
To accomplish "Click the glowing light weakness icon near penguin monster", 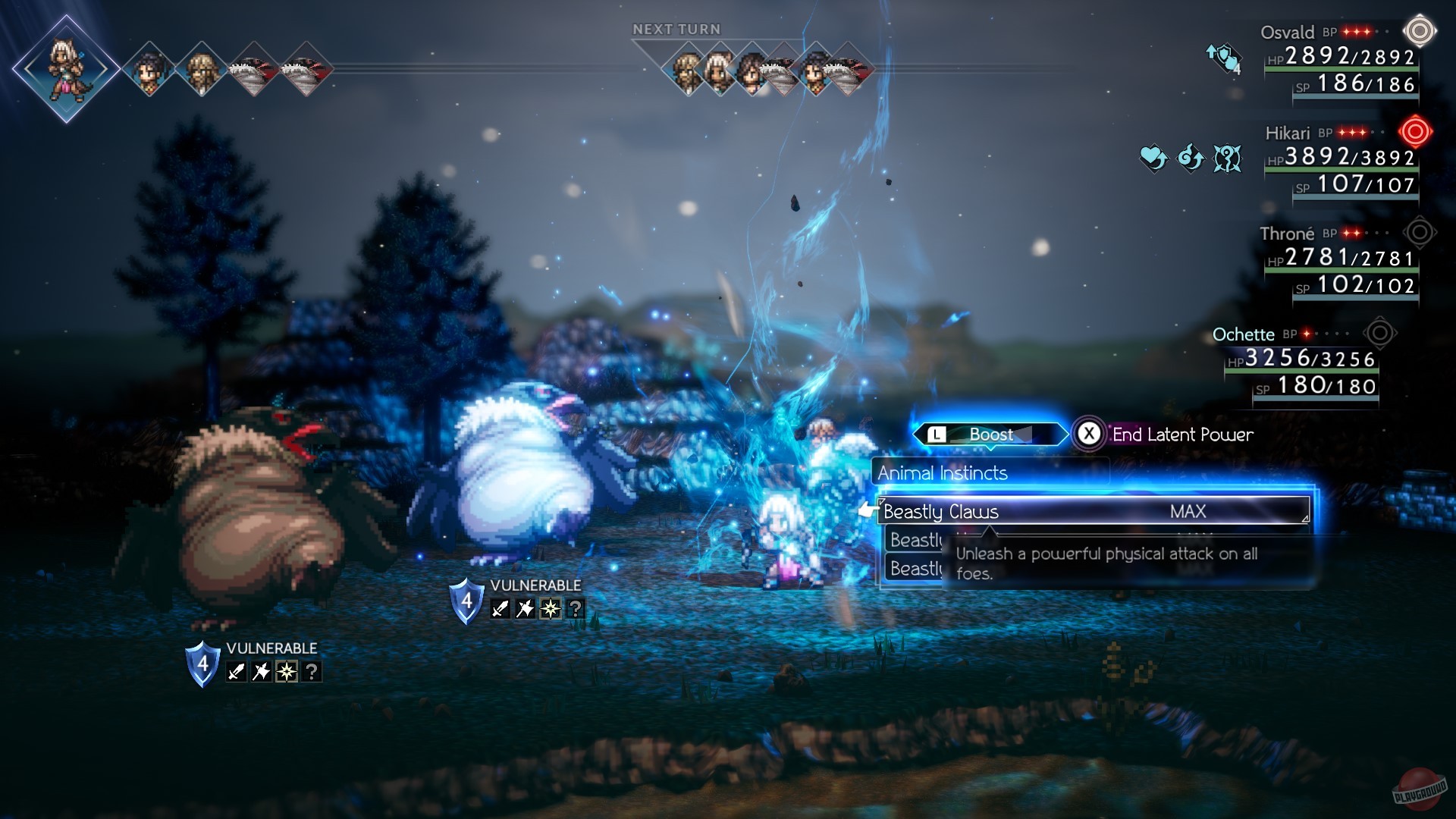I will point(551,610).
